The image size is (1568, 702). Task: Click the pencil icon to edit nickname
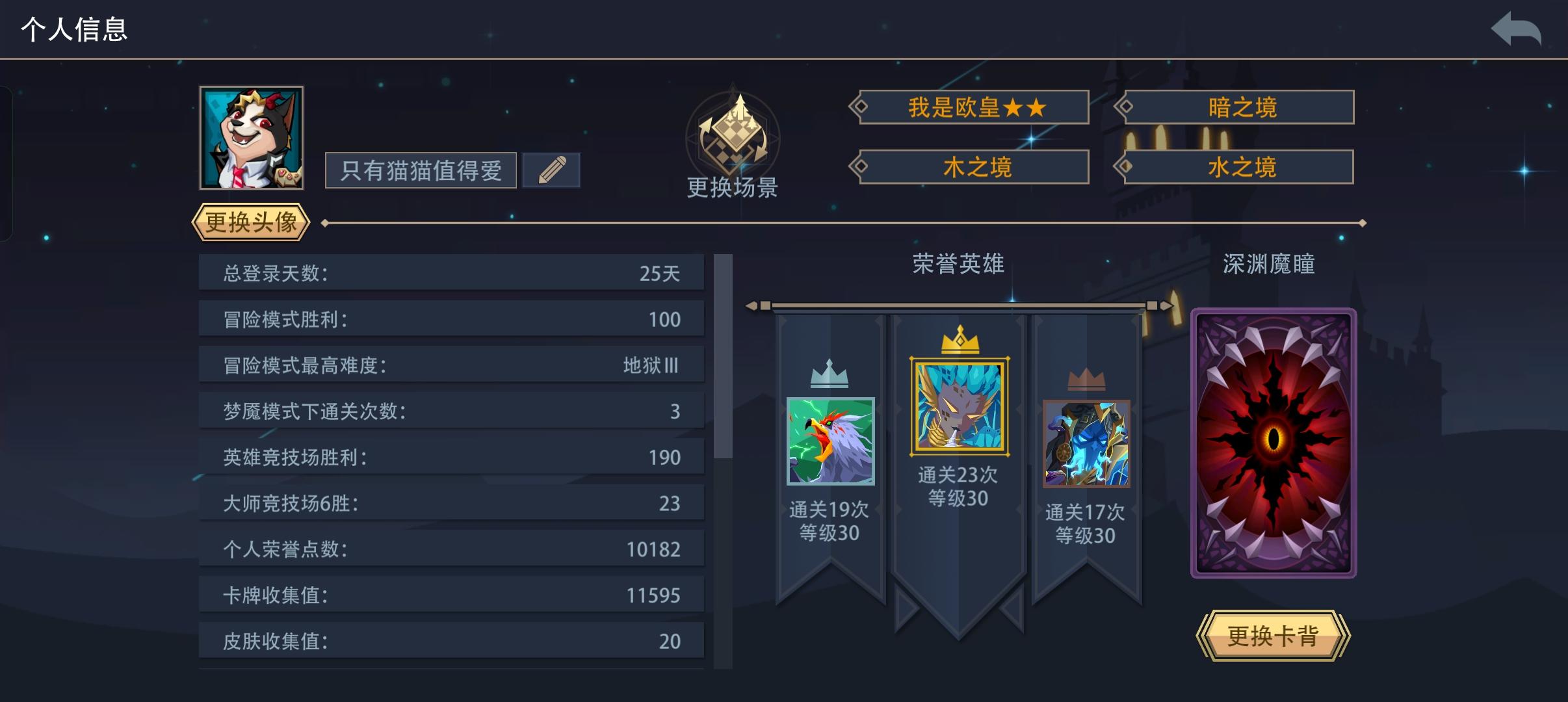(x=551, y=169)
